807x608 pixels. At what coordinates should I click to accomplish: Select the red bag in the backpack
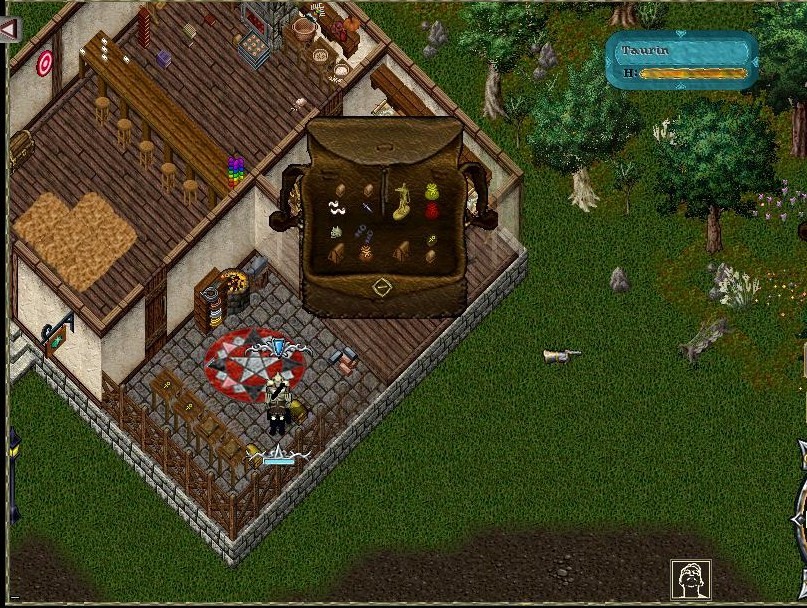(x=433, y=210)
